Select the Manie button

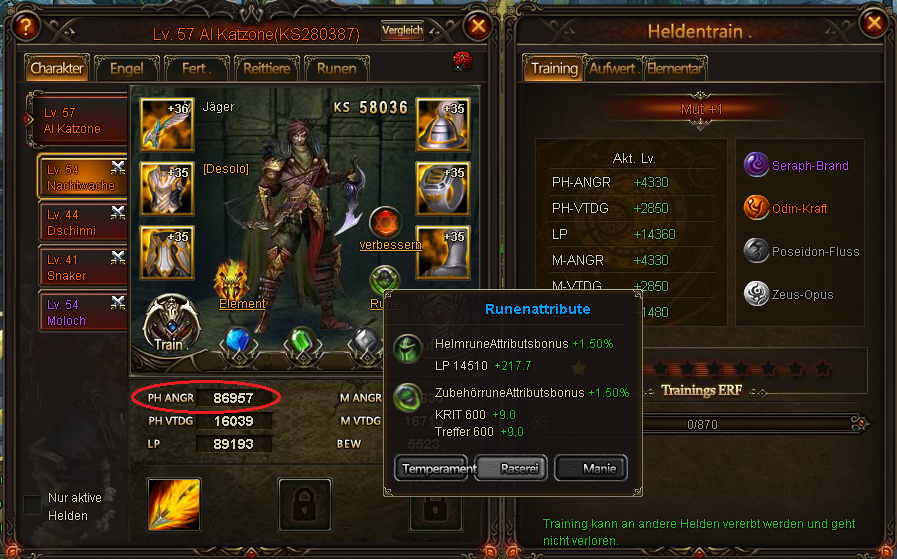click(x=590, y=468)
